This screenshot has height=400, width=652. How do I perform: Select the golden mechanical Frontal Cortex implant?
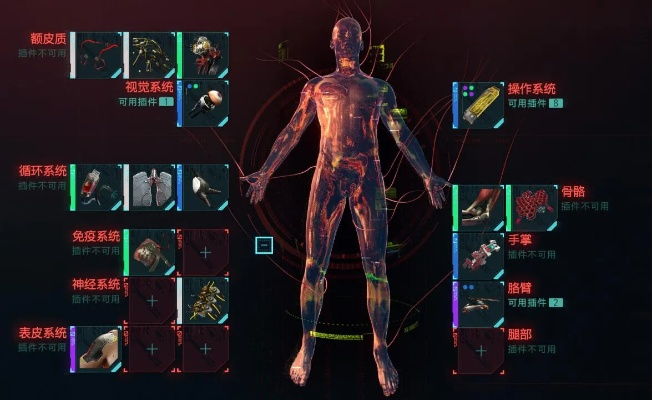point(151,56)
